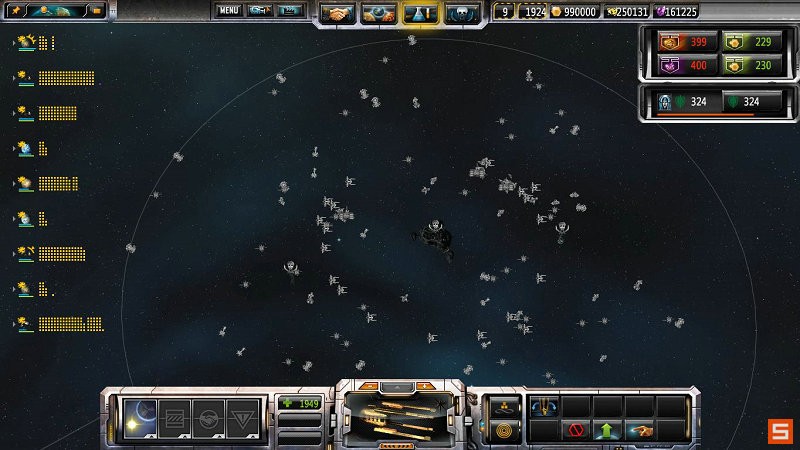Open the diplomacy handshake screen
This screenshot has height=450, width=800.
pyautogui.click(x=340, y=13)
